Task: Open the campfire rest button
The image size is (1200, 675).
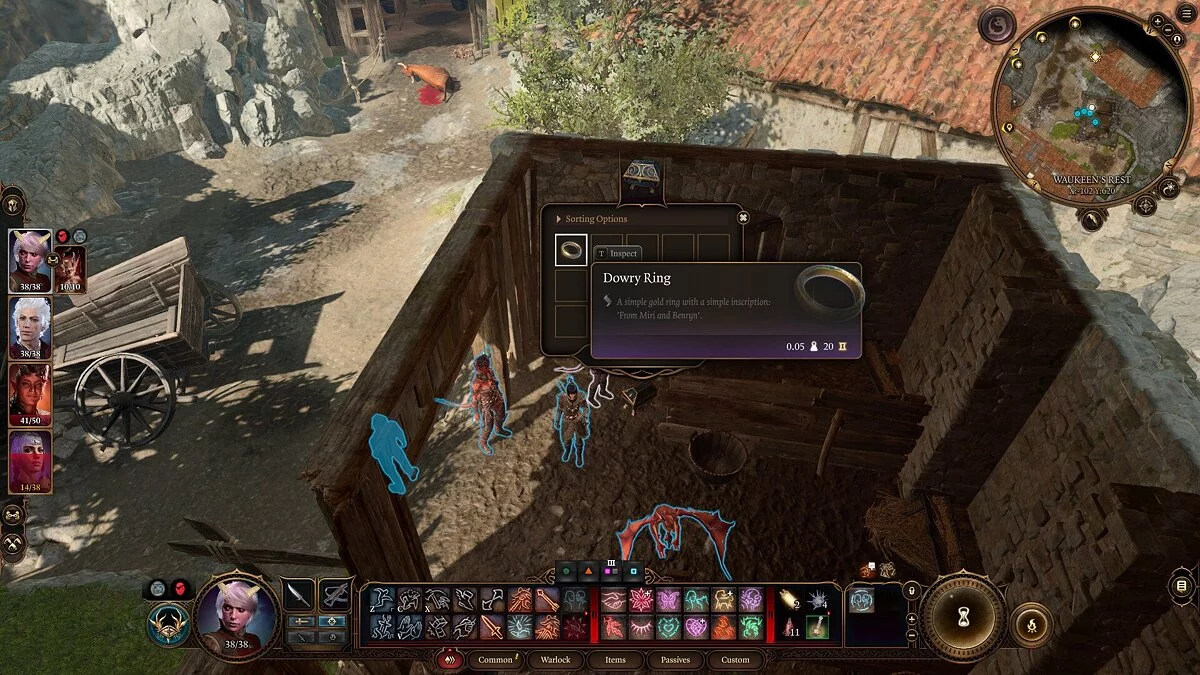Action: 1031,624
